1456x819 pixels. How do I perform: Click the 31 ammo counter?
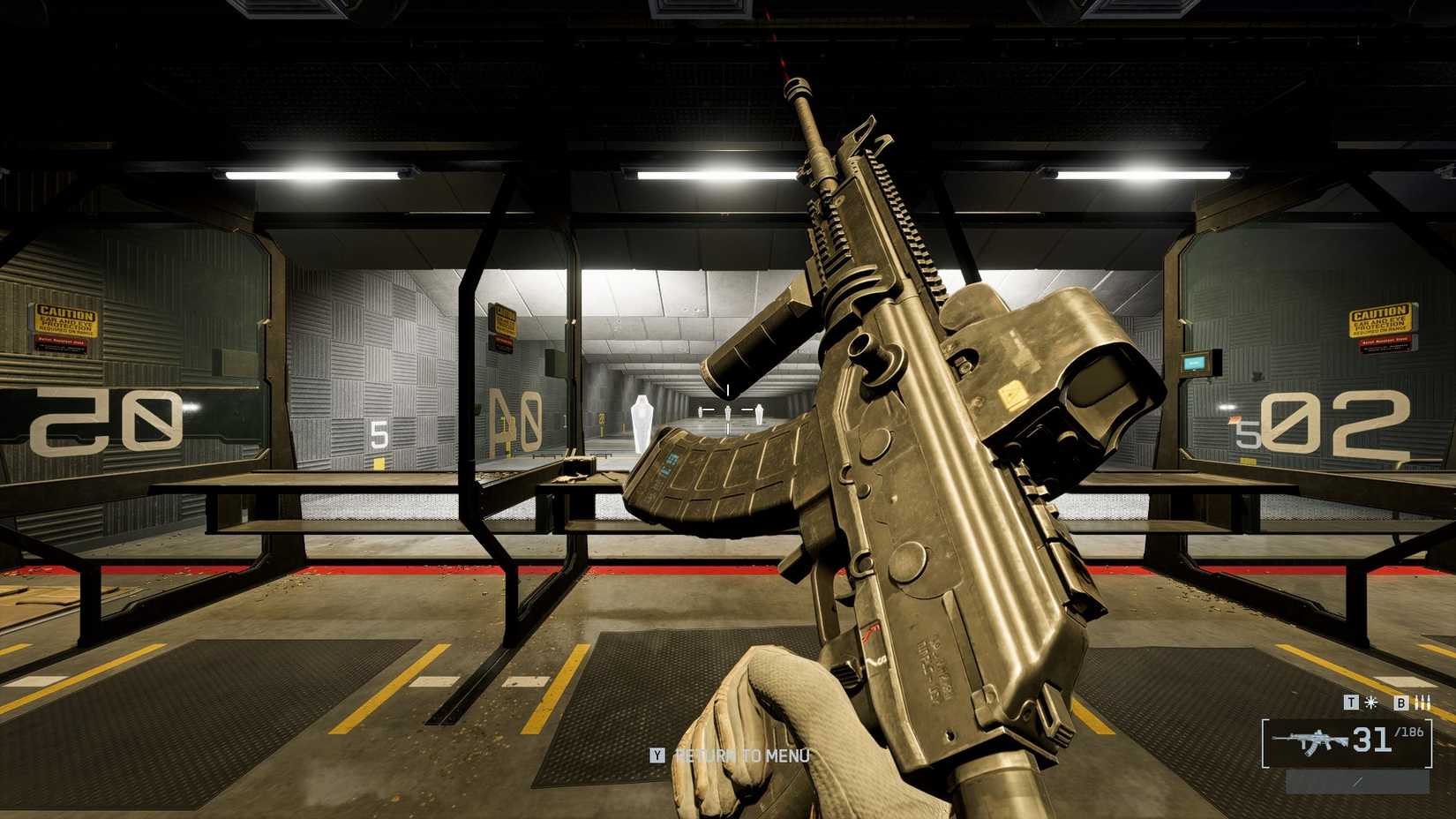click(1371, 741)
